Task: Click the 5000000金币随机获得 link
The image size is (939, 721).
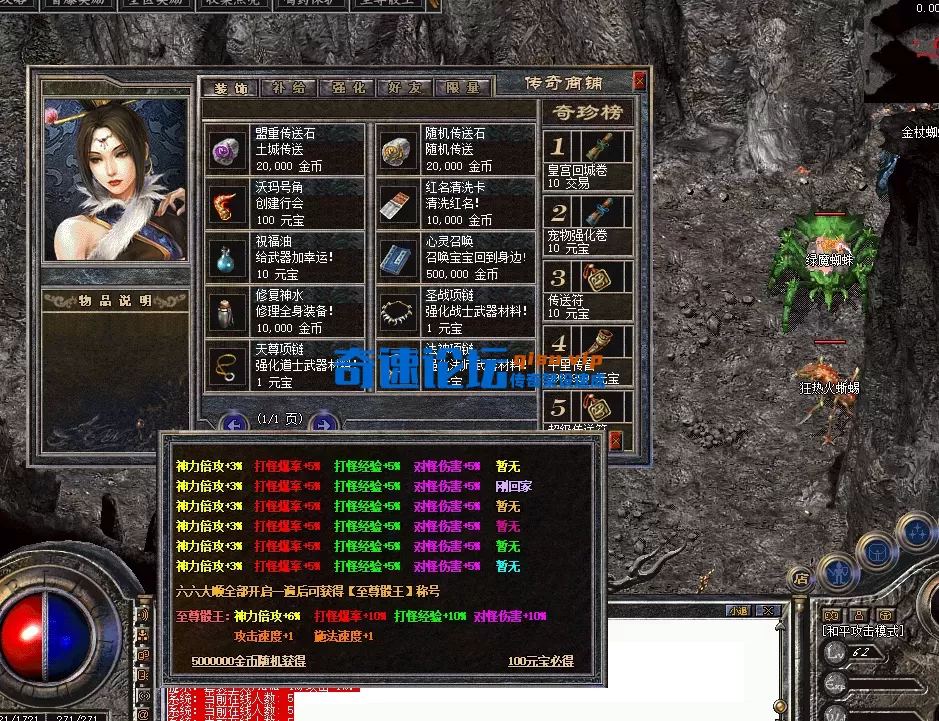Action: (248, 661)
